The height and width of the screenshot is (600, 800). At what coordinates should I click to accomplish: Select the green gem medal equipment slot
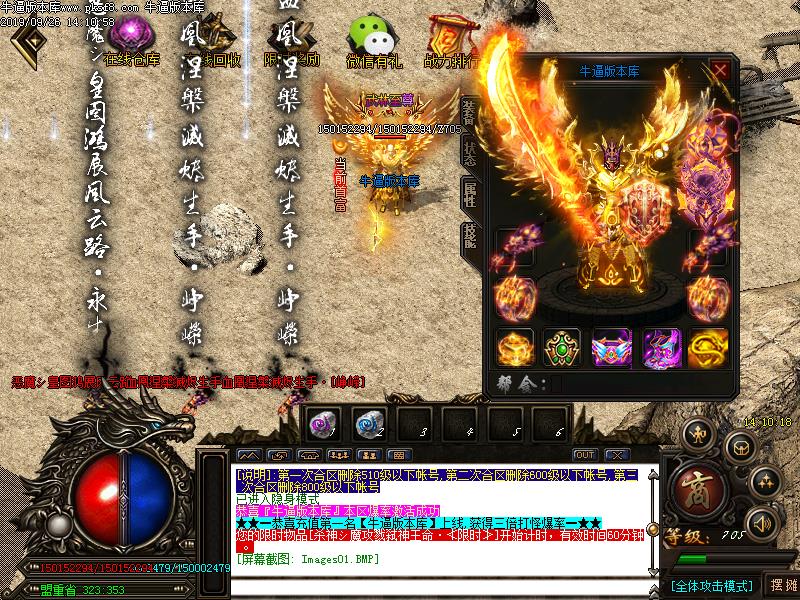562,347
